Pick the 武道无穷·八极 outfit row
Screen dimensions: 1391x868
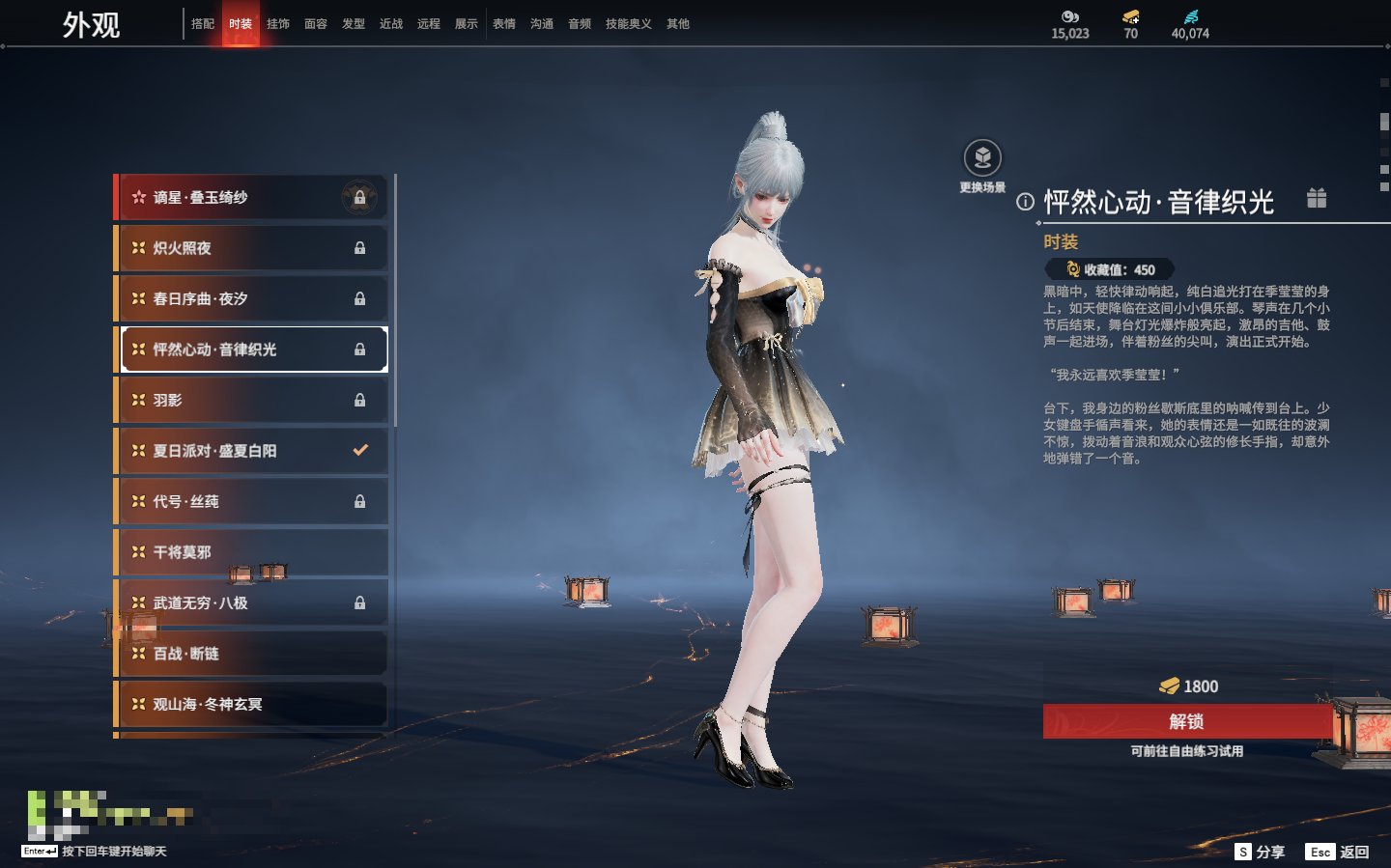251,603
